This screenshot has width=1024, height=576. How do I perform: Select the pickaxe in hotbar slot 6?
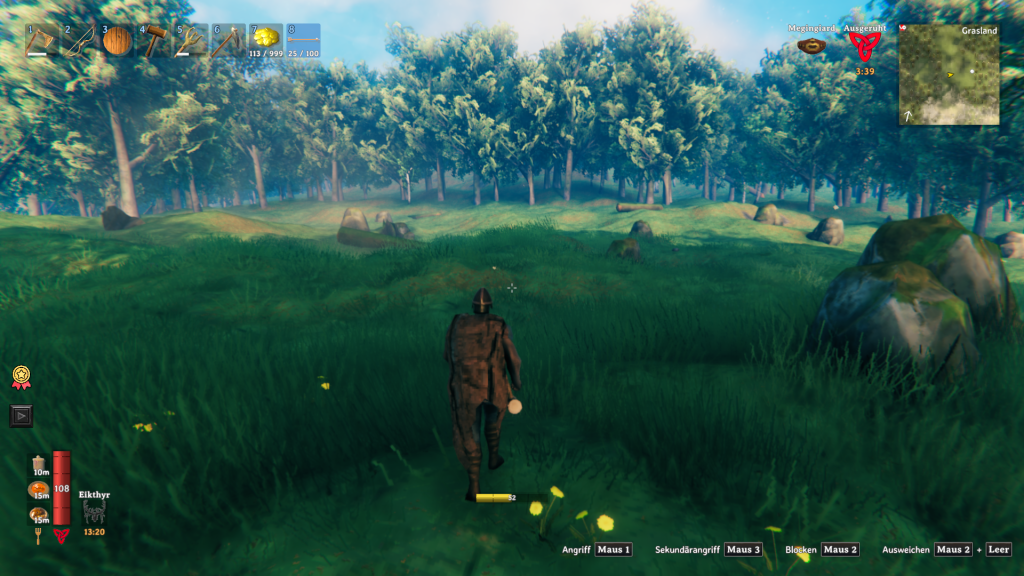tap(228, 40)
